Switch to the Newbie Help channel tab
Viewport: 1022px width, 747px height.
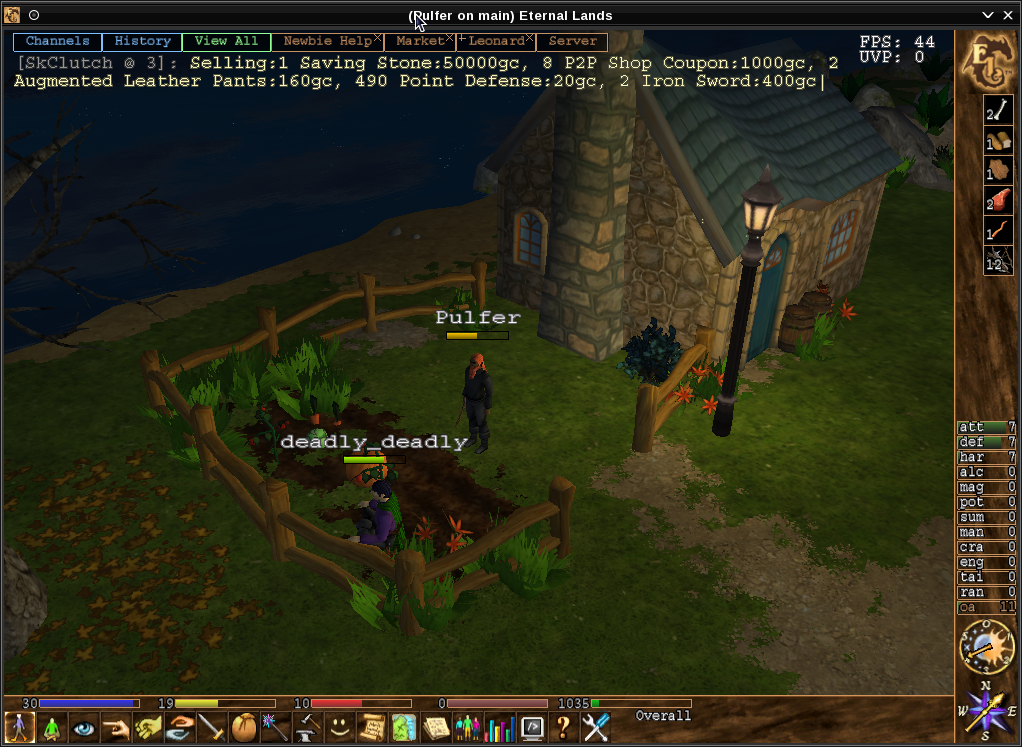pyautogui.click(x=326, y=41)
